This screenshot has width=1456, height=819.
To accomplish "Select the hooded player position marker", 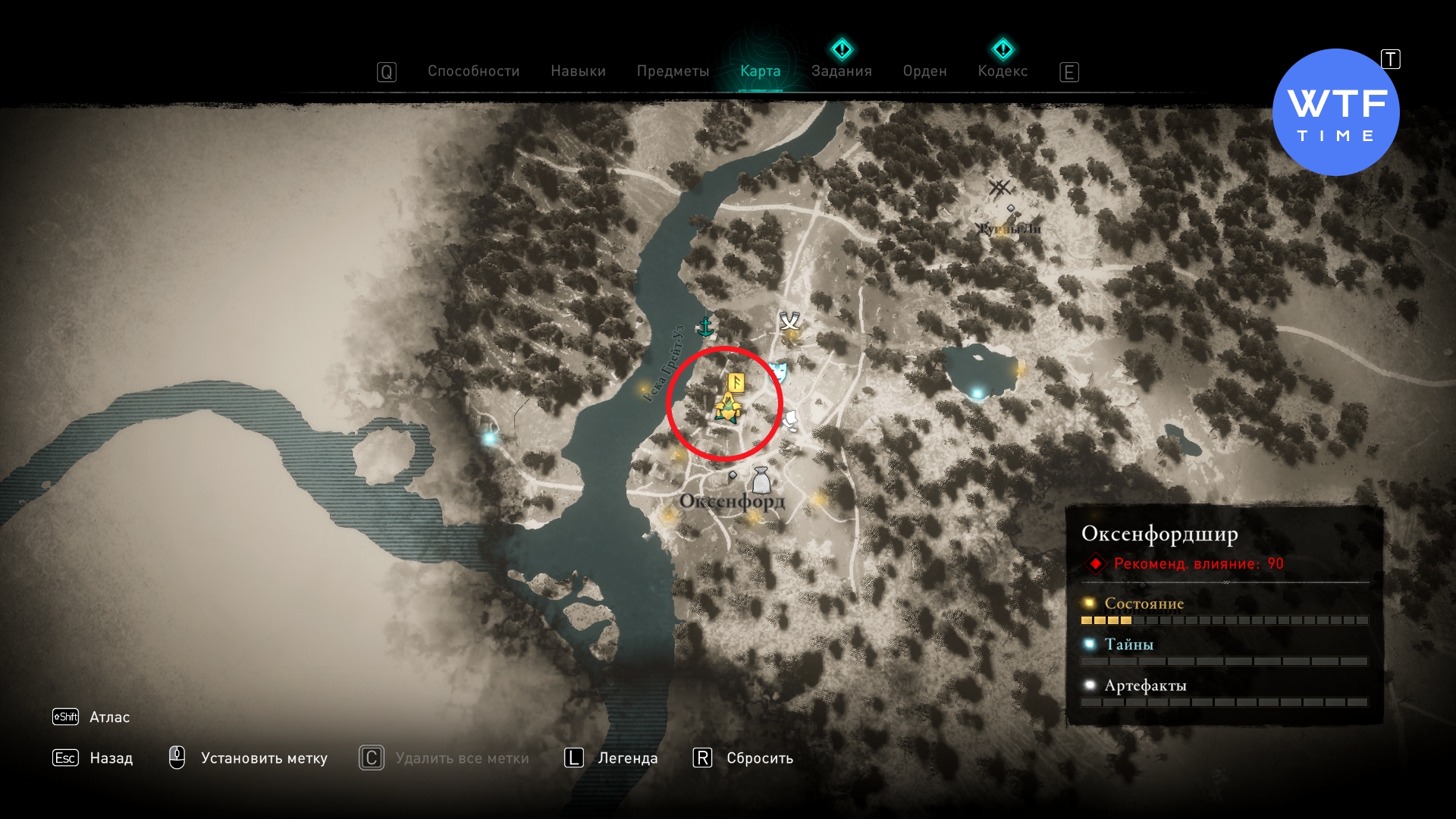I will [727, 409].
